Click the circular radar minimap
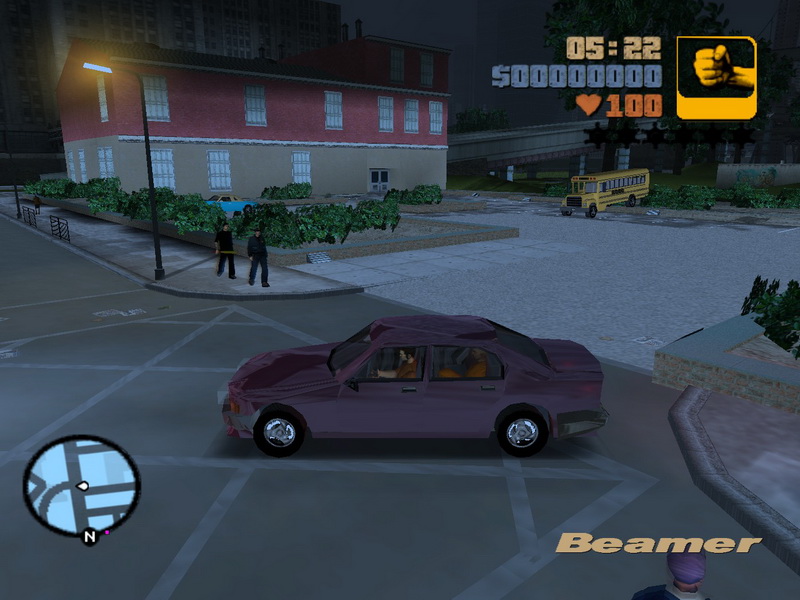This screenshot has width=800, height=600. [x=81, y=485]
